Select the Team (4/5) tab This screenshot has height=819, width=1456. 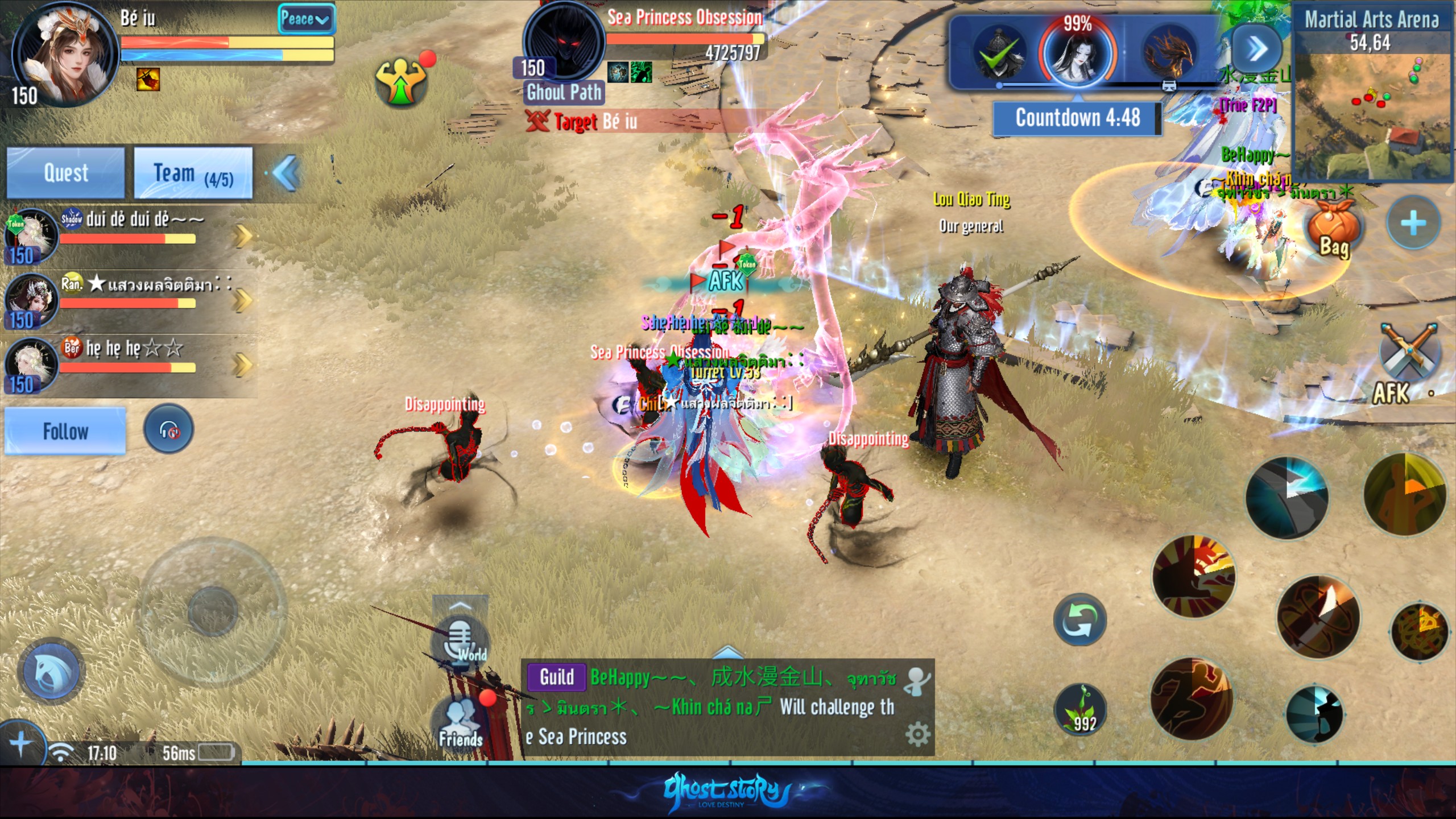(x=193, y=172)
